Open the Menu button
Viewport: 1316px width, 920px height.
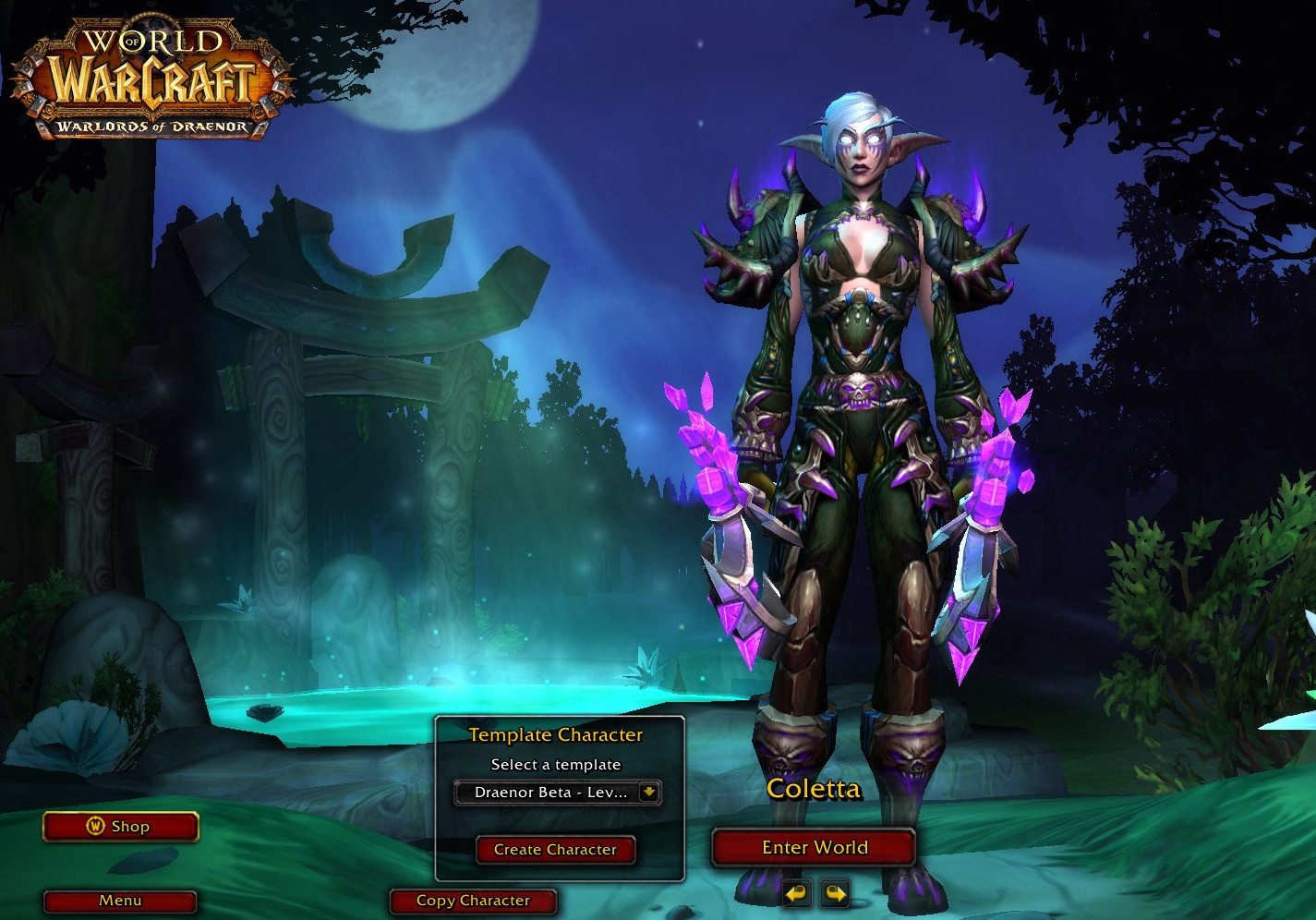point(120,901)
